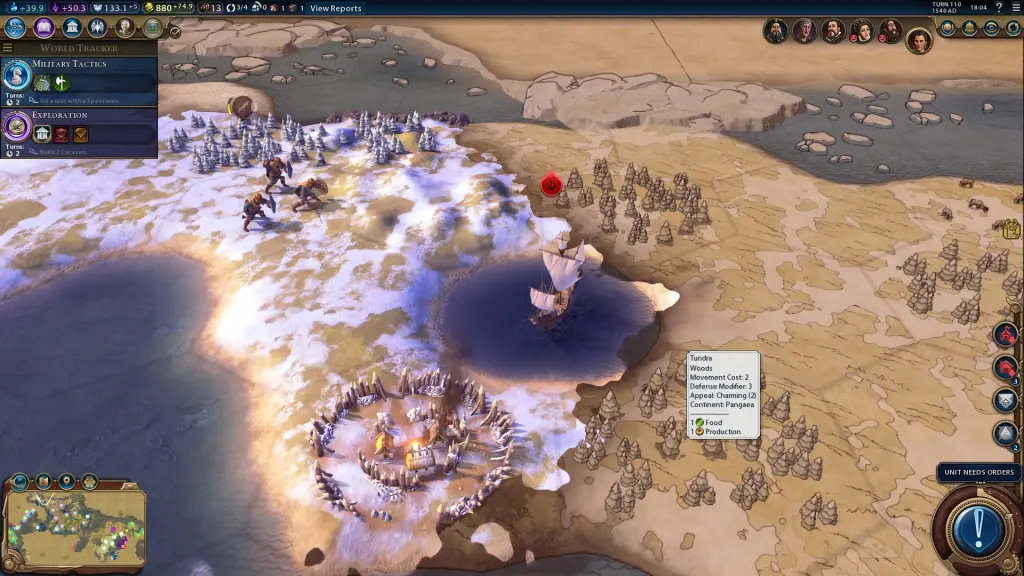Image resolution: width=1024 pixels, height=576 pixels.
Task: Collapse the World Tracker list menu
Action: [x=8, y=47]
